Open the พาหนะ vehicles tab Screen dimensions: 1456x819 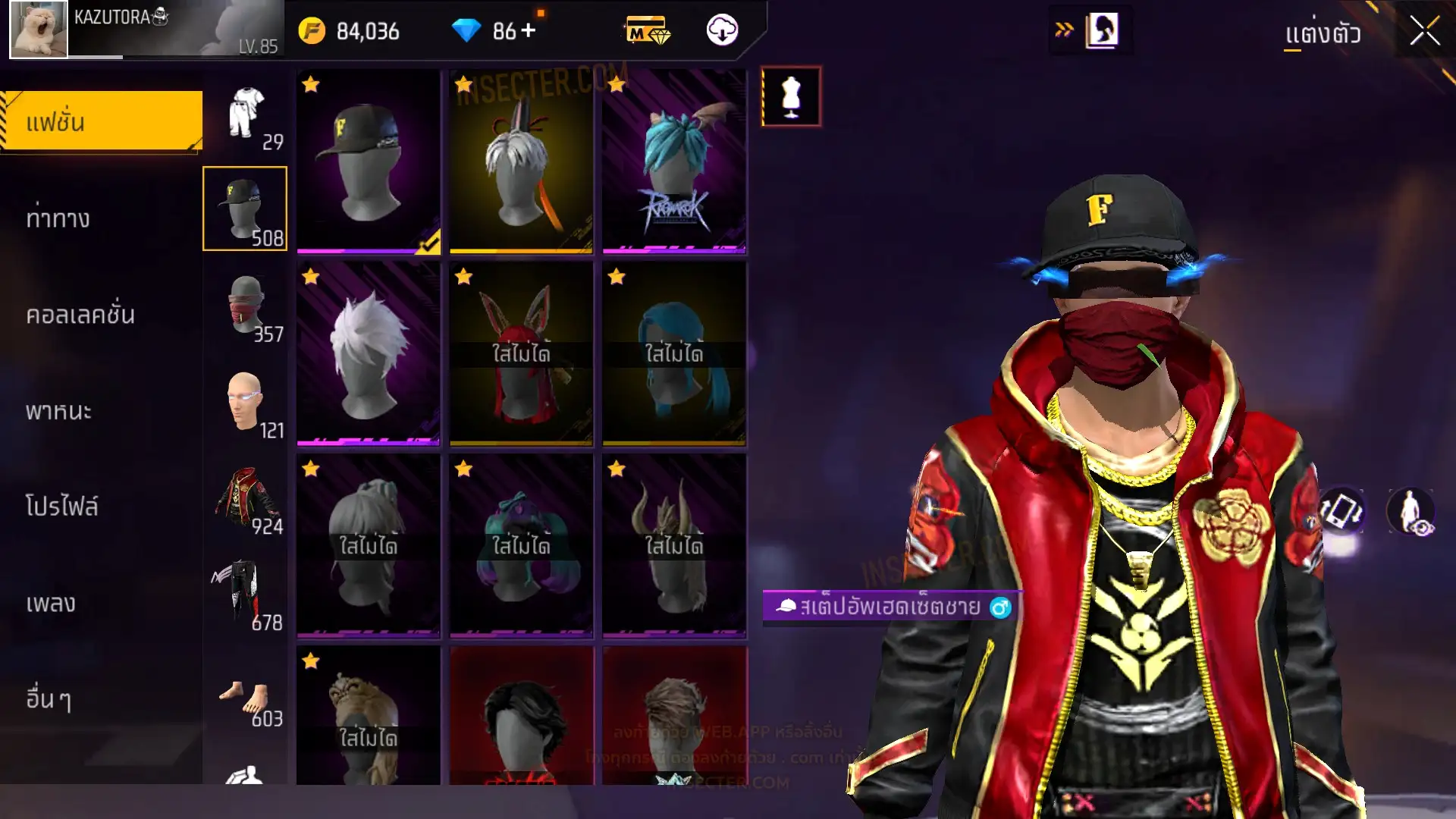(58, 411)
